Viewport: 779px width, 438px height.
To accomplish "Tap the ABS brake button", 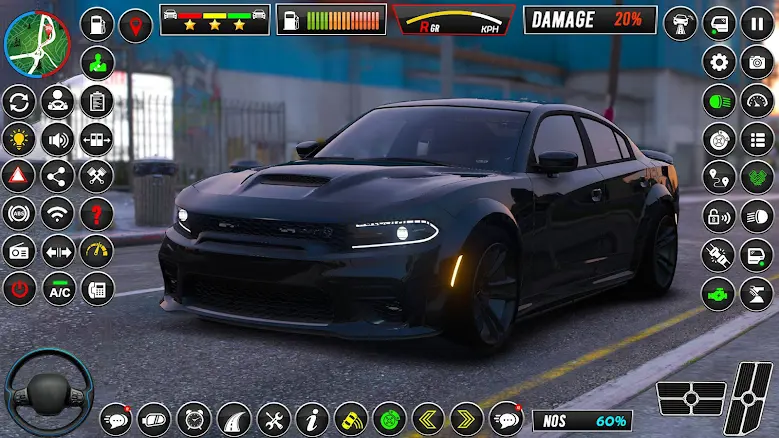I will tap(19, 213).
